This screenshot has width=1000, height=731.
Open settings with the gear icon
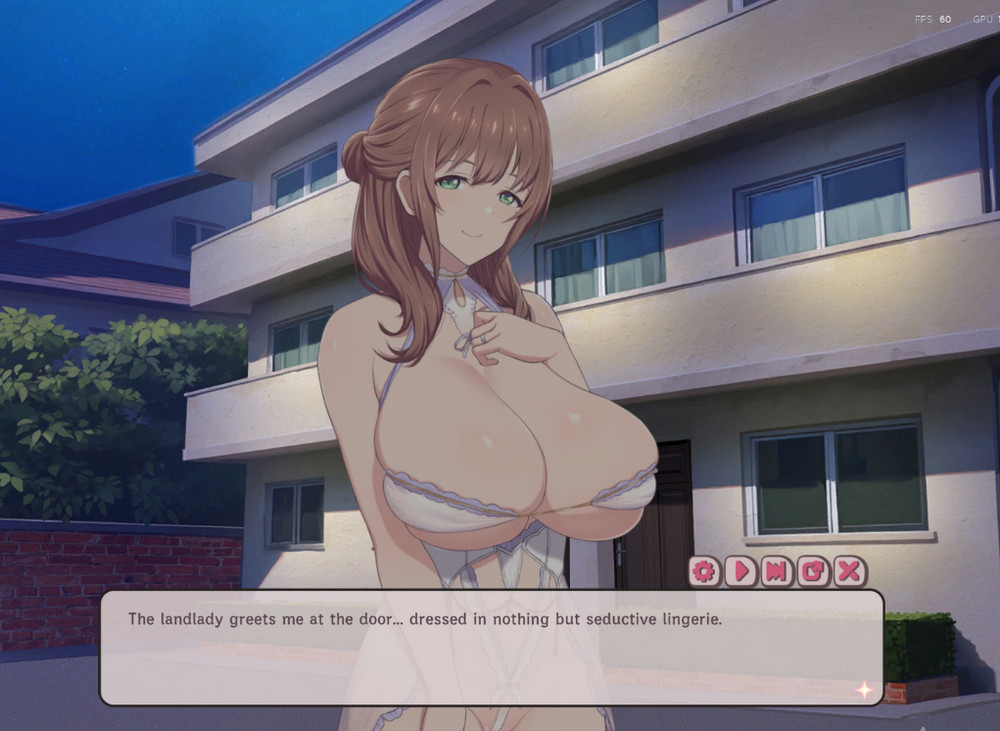[x=705, y=571]
